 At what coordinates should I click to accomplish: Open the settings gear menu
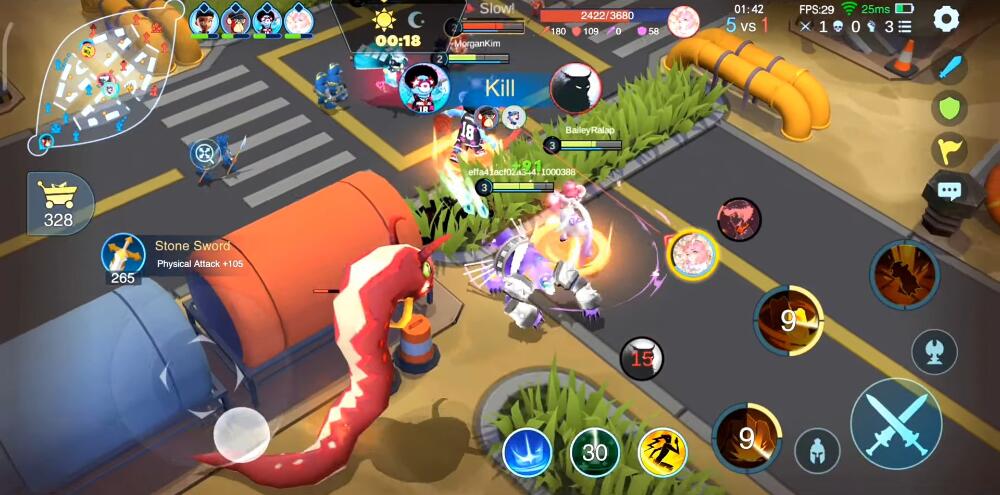tap(946, 18)
